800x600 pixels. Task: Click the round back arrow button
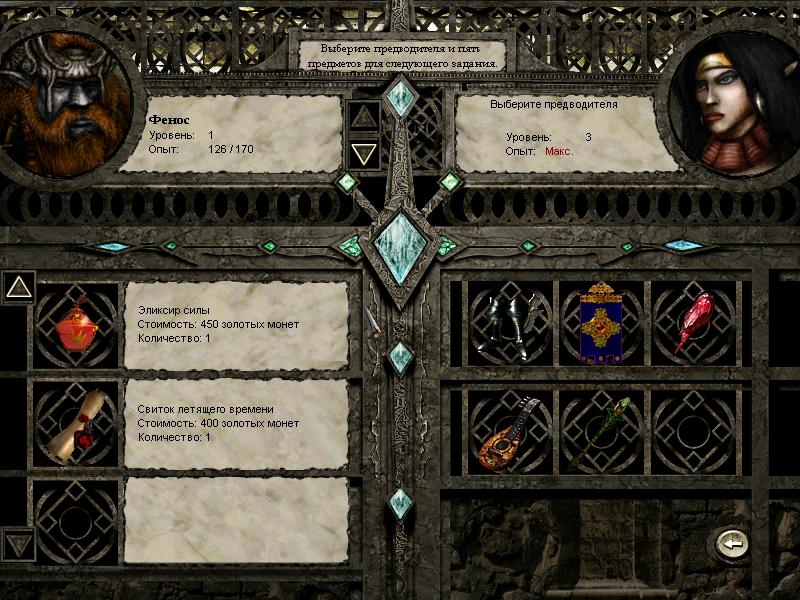coord(731,544)
